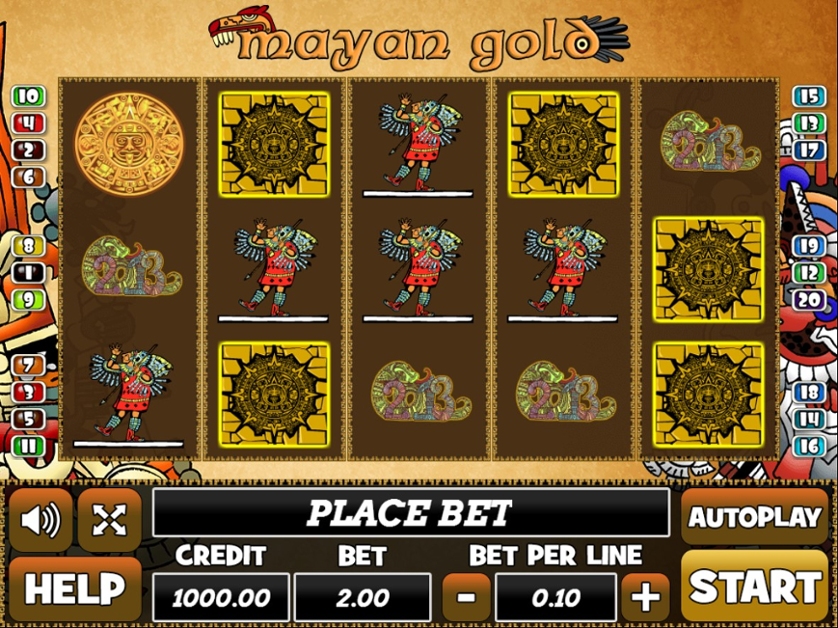838x628 pixels.
Task: Click payline number 16 marker
Action: click(x=808, y=446)
